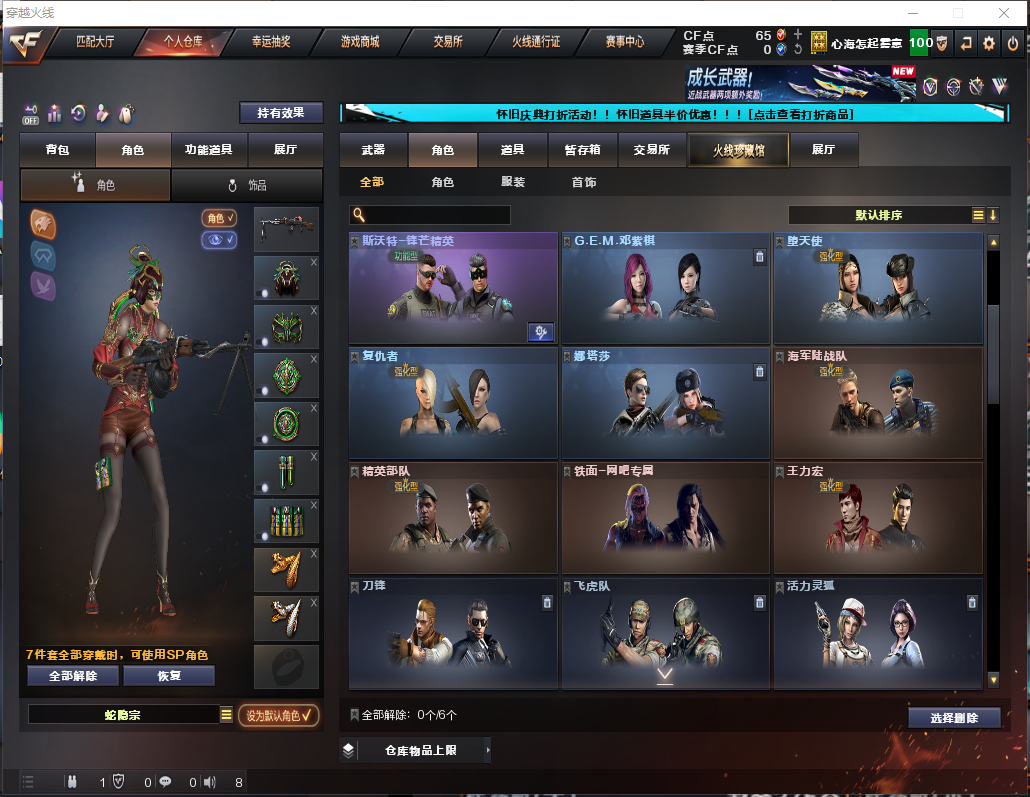
Task: Switch to the 背包 backpack tab
Action: tap(58, 150)
